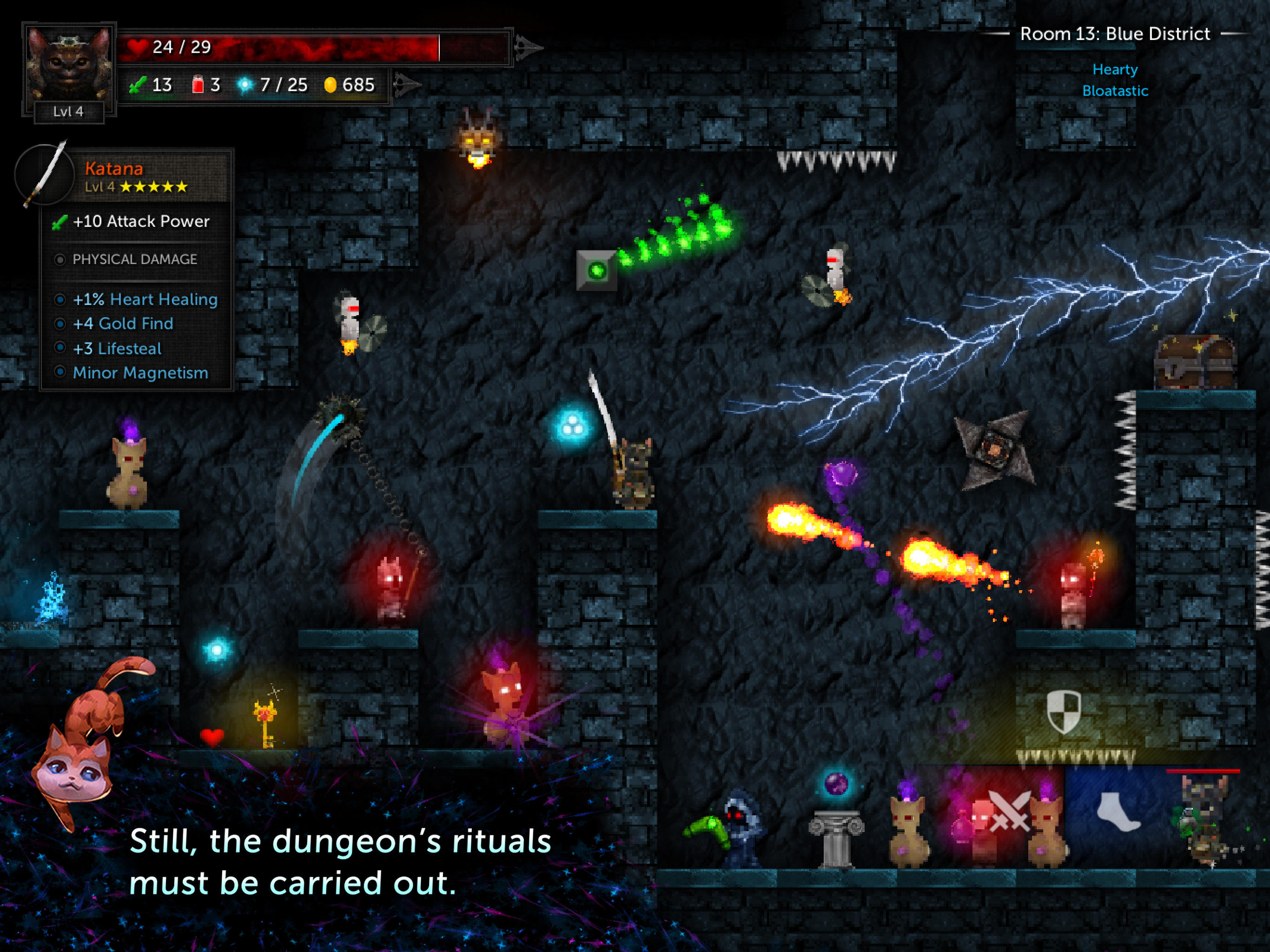Open the Katana weapon name header

114,169
